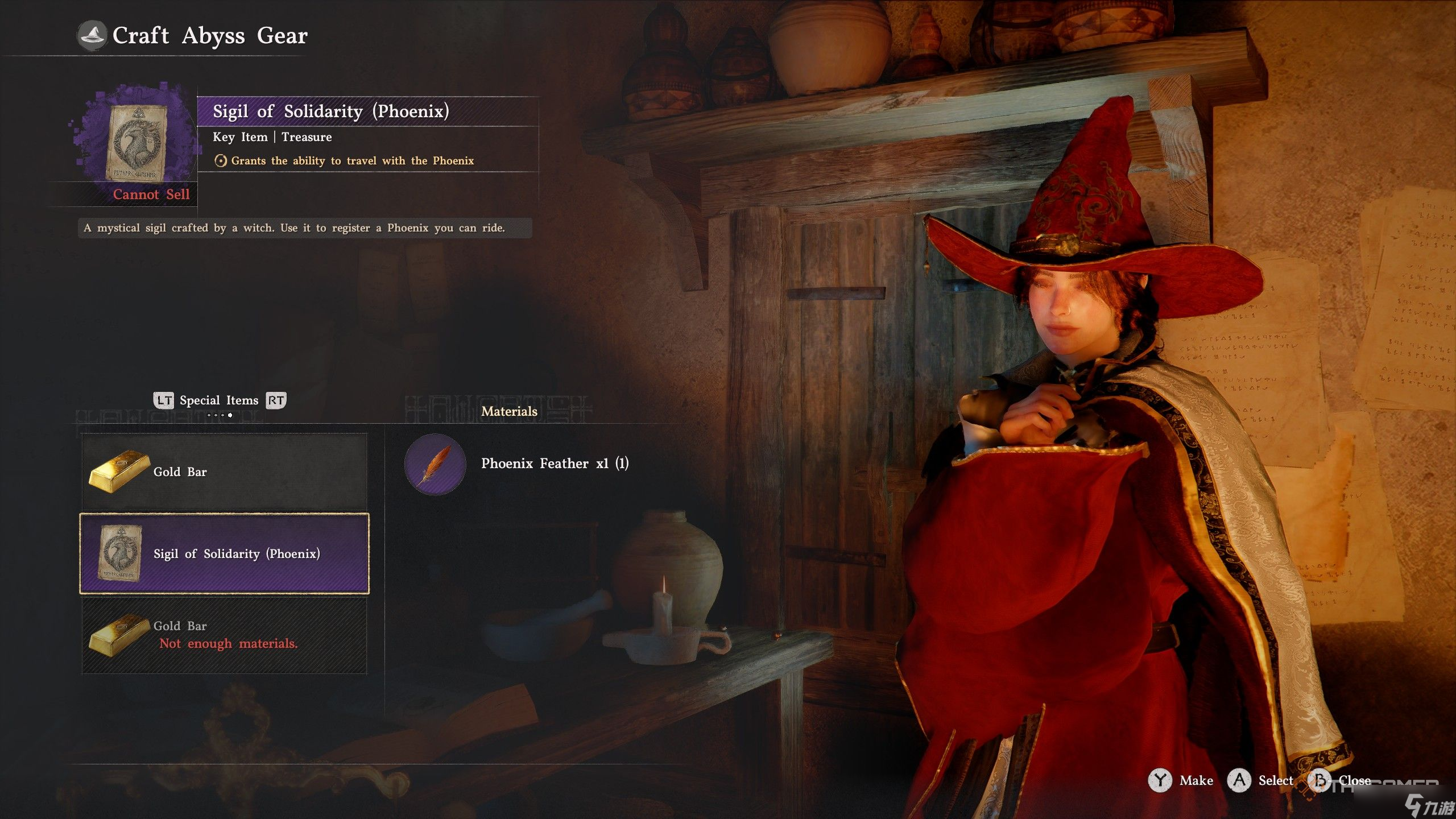Select the Sigil of Solidarity (Phoenix) recipe row

224,553
